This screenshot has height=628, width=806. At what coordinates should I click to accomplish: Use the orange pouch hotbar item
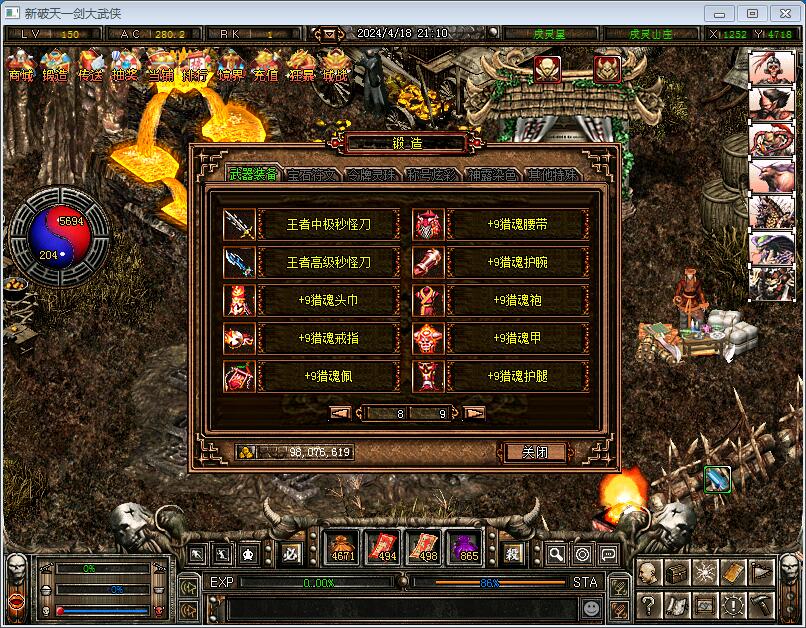click(x=342, y=548)
